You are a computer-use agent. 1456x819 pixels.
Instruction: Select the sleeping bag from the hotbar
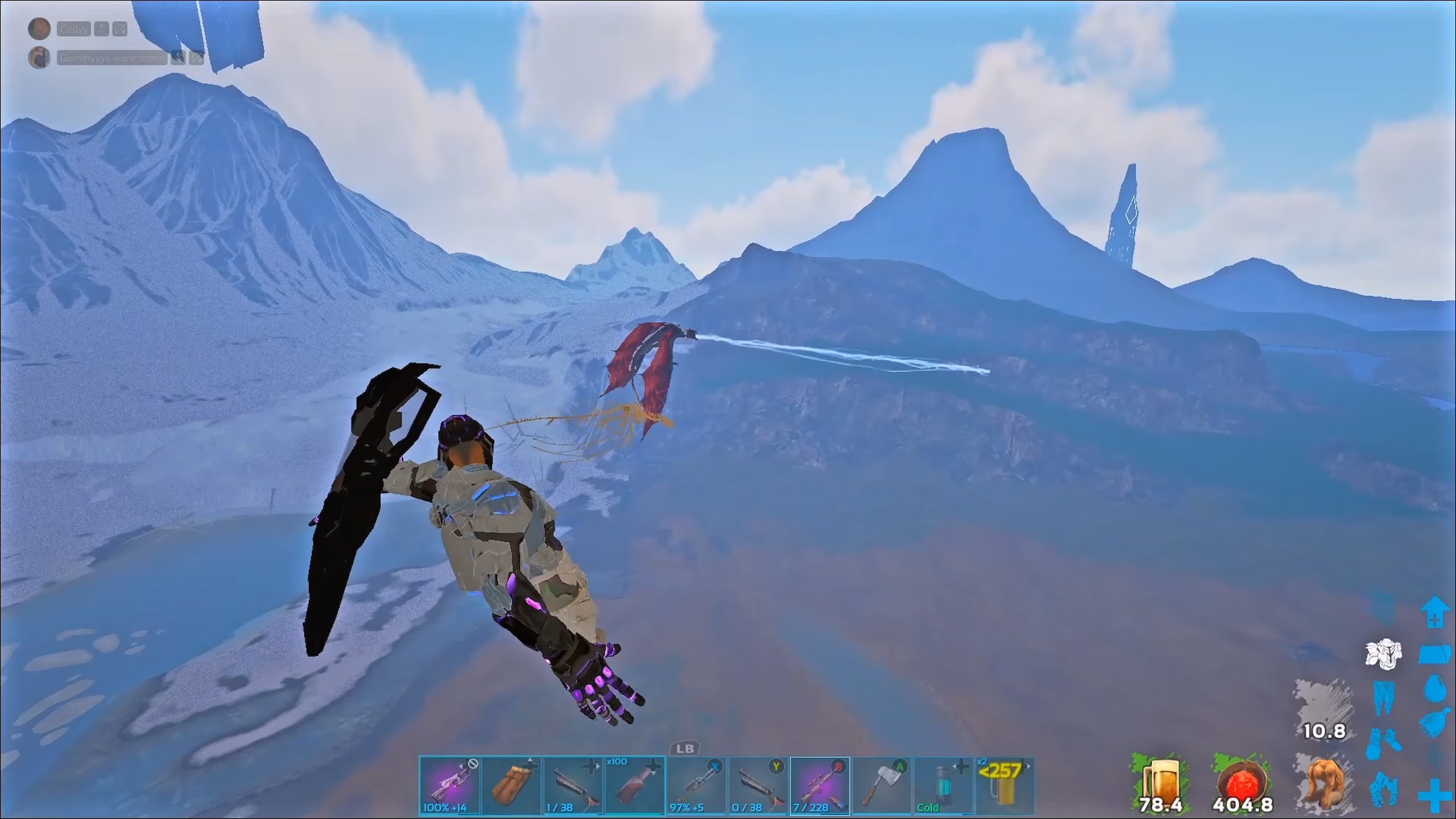tap(514, 788)
